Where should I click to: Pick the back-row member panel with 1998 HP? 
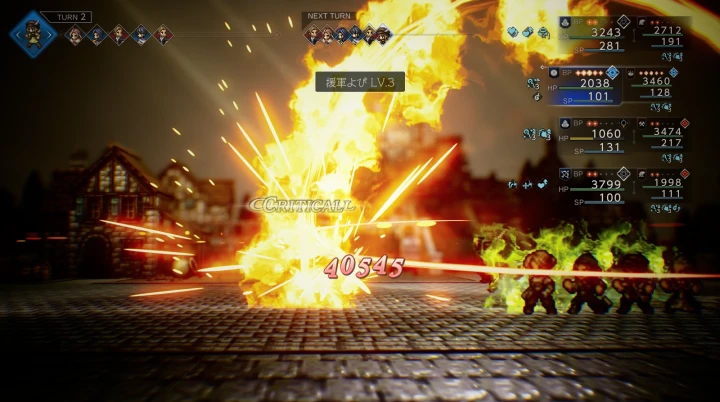pyautogui.click(x=662, y=187)
